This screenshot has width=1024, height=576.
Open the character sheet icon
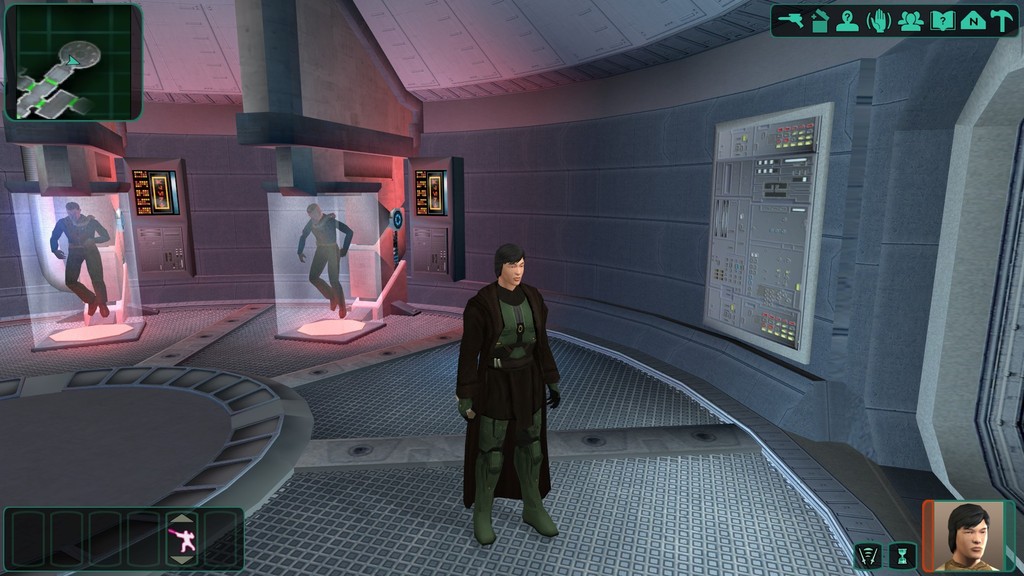point(848,20)
